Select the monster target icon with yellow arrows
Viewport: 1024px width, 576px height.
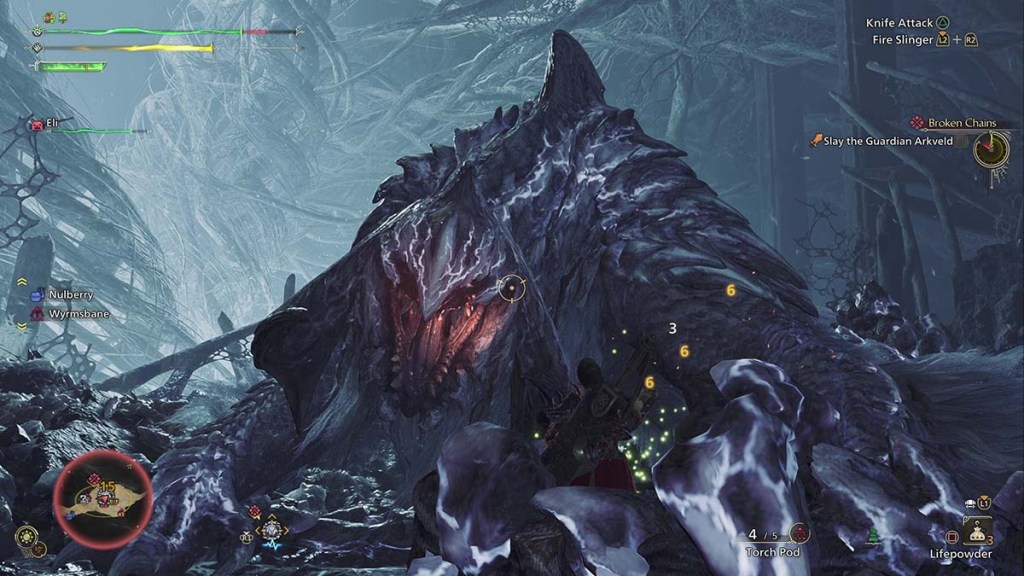coord(271,530)
